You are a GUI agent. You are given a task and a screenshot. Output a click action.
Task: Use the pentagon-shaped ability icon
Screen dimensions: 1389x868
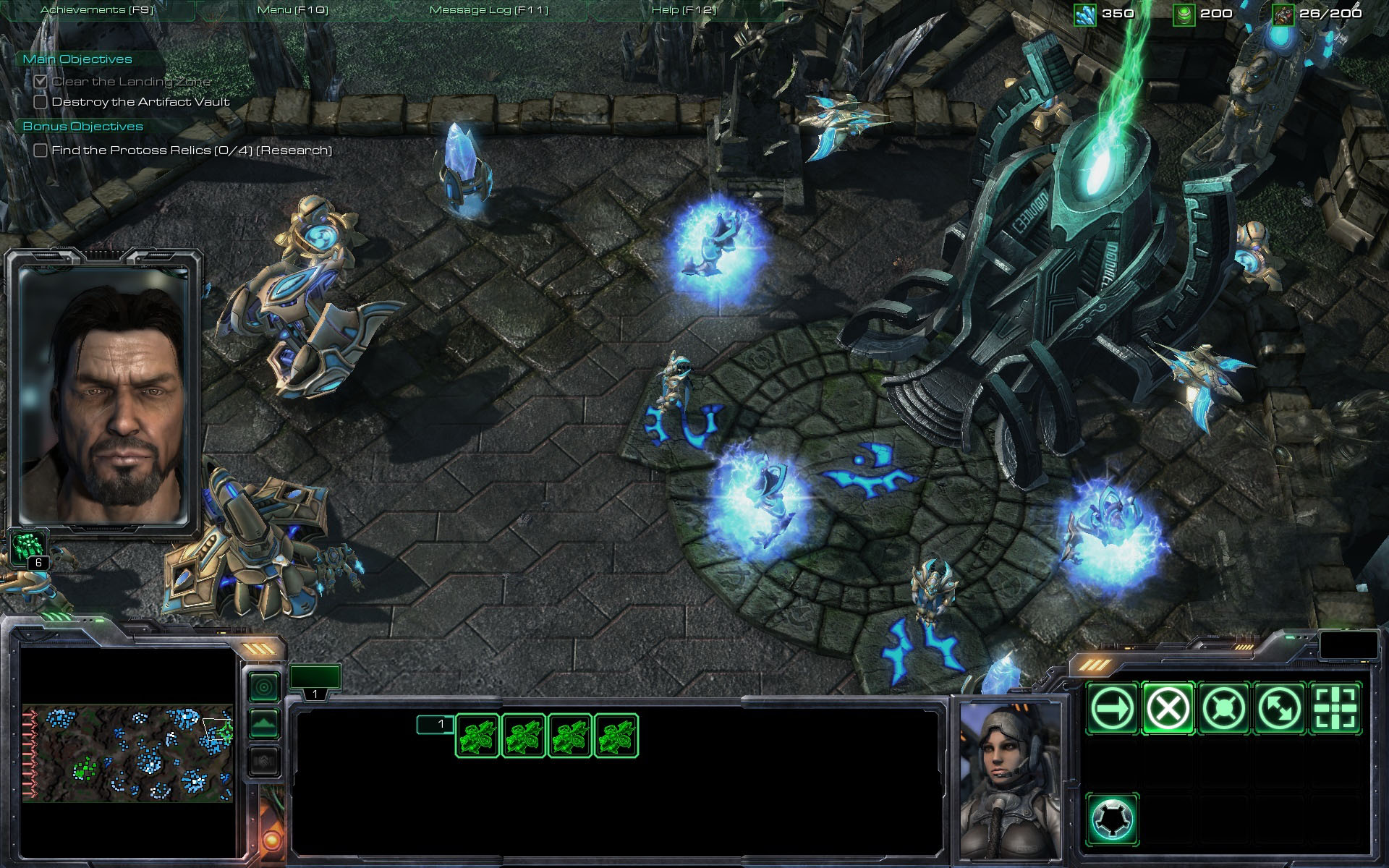point(1112,820)
